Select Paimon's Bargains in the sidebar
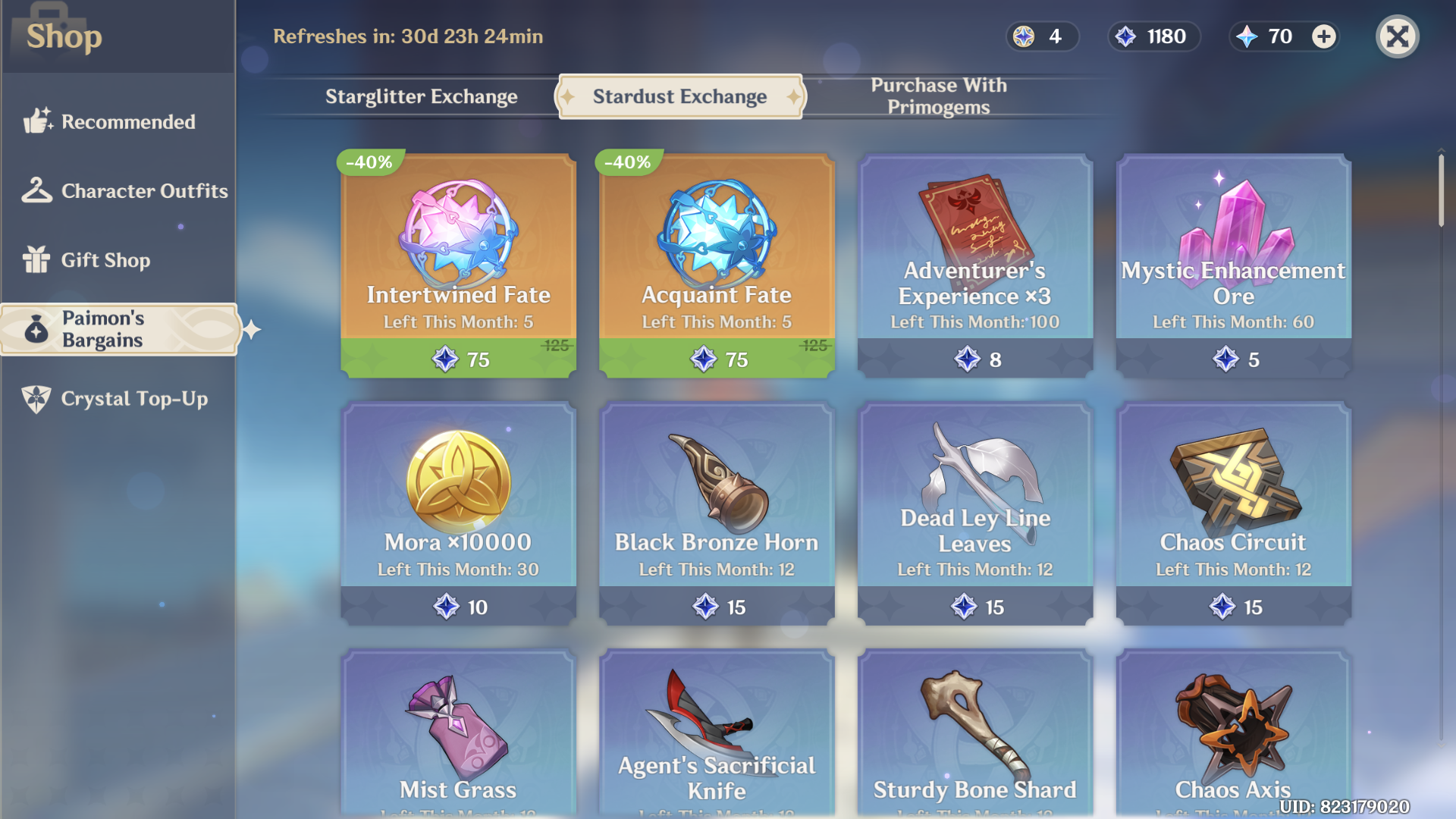 [x=118, y=329]
